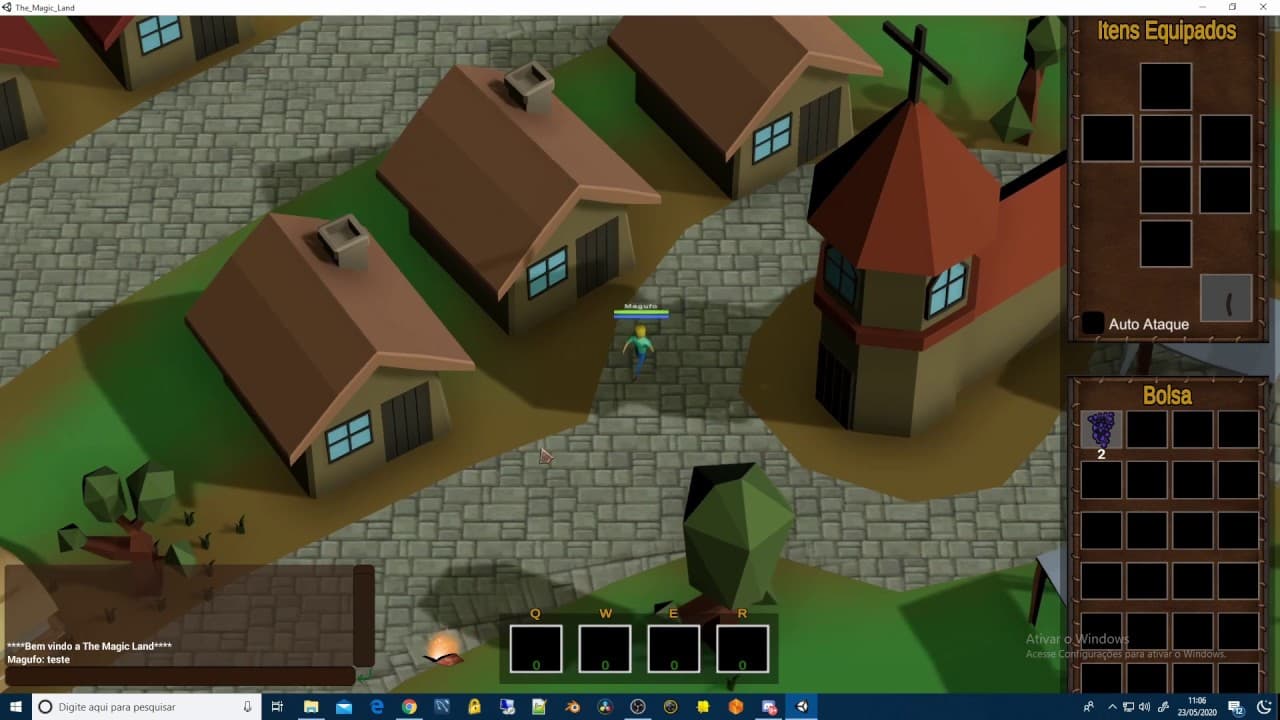Click the equipped weapon slot in Itens Equipados

[1226, 297]
